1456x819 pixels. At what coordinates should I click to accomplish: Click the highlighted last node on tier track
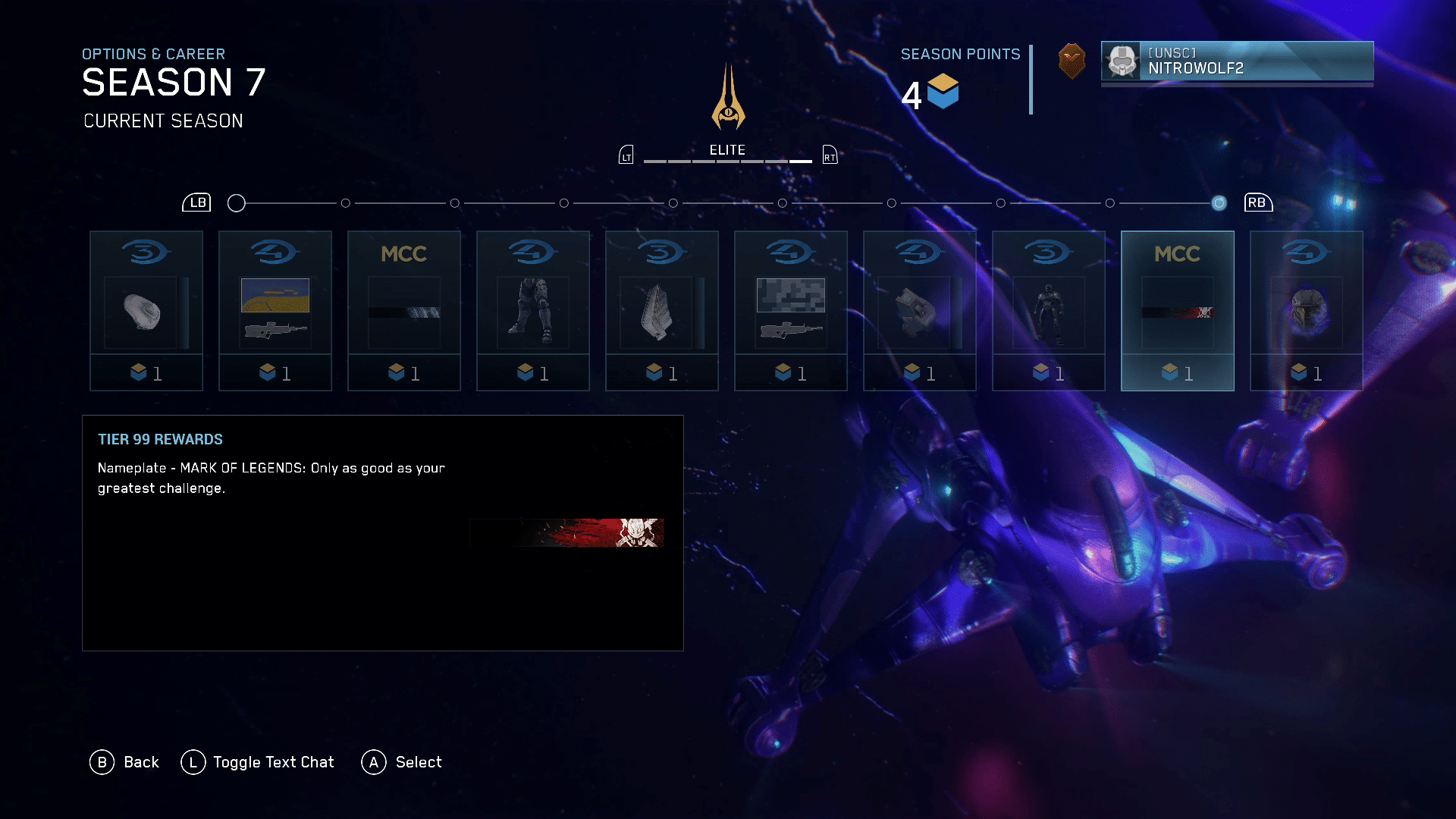point(1219,203)
